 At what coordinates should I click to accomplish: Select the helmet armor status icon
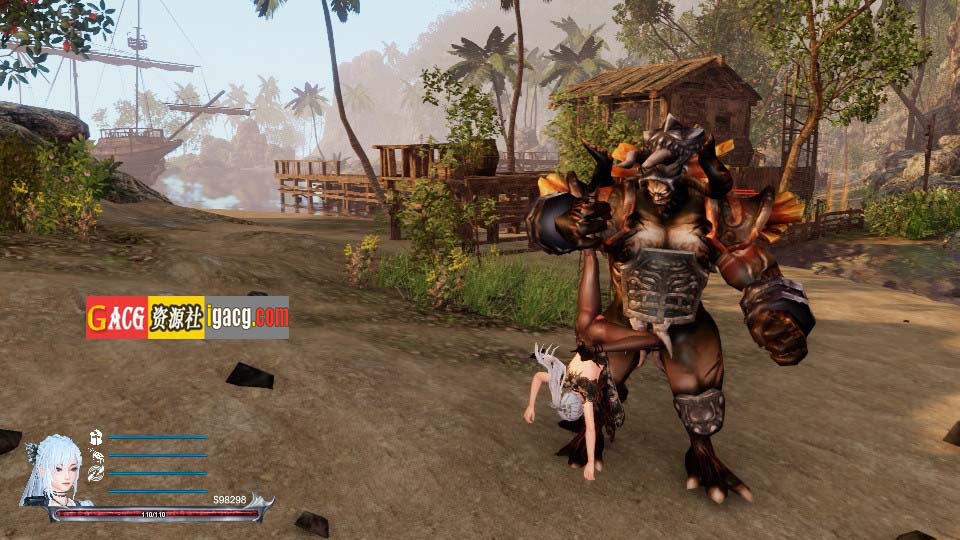point(96,437)
